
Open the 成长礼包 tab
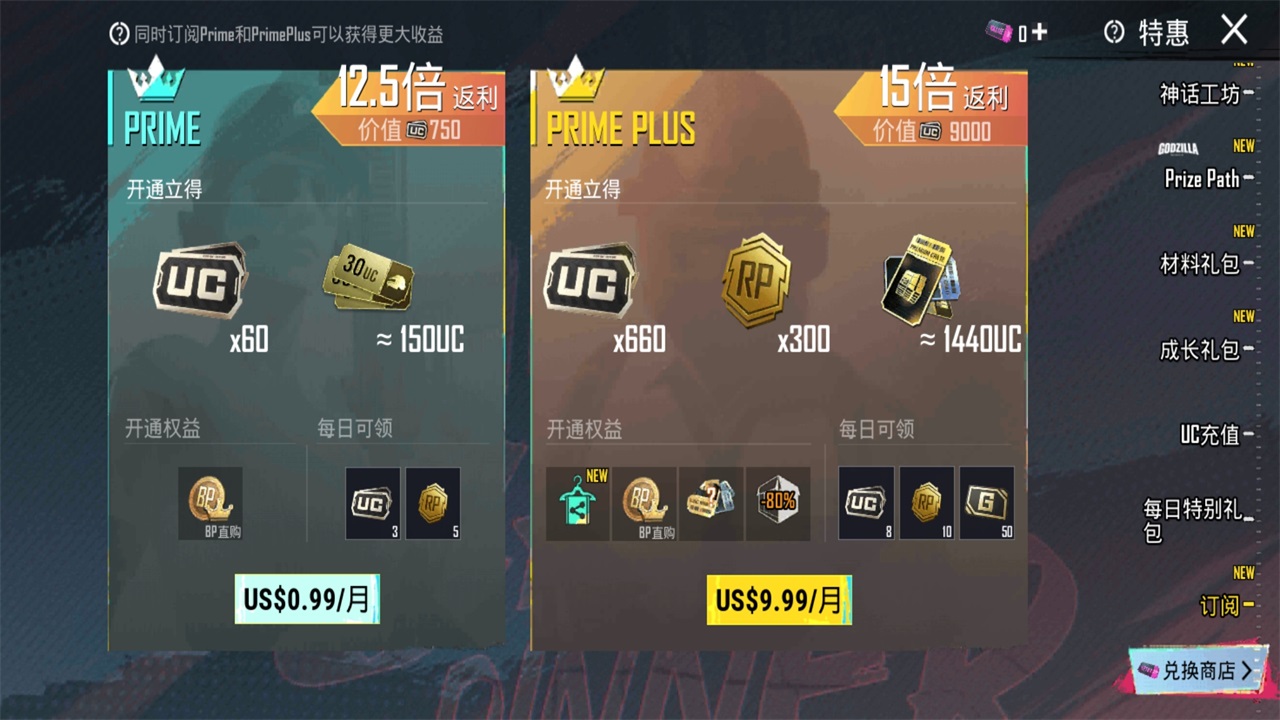pos(1200,350)
